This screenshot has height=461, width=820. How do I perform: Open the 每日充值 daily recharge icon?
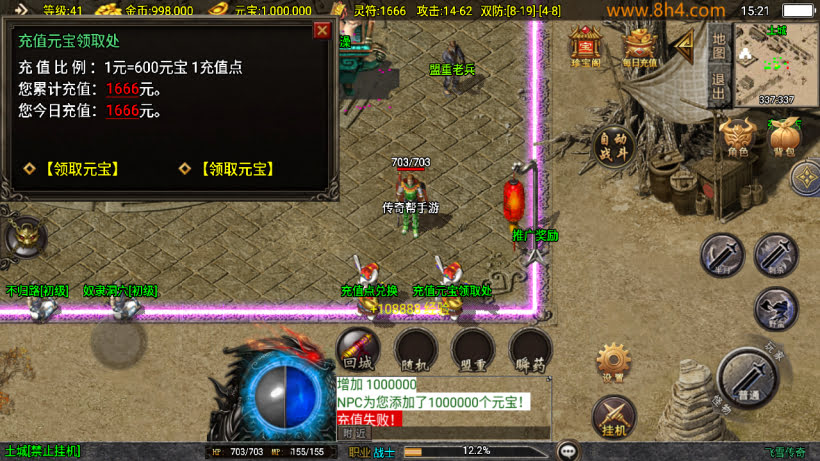(640, 46)
